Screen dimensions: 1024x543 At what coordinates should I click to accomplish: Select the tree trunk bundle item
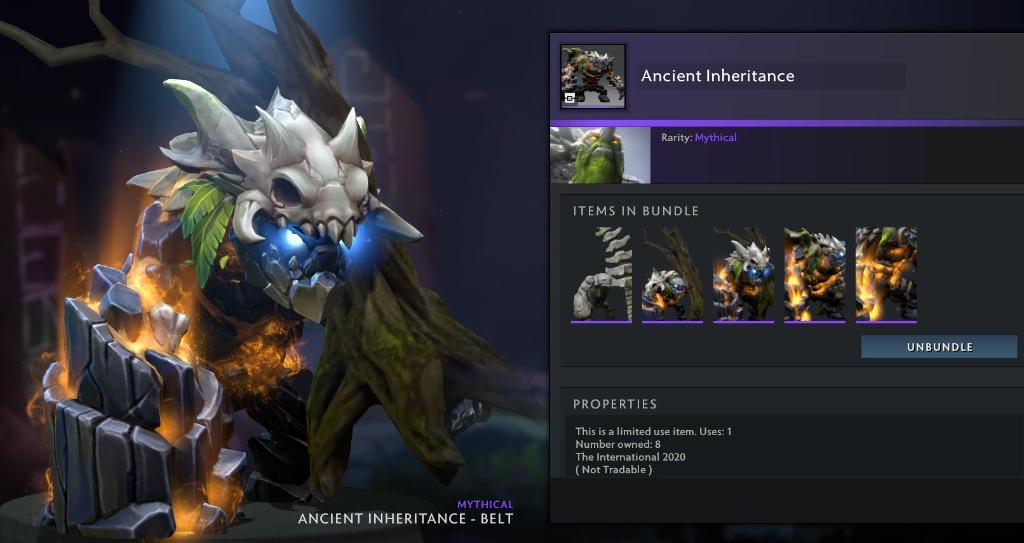click(x=672, y=274)
